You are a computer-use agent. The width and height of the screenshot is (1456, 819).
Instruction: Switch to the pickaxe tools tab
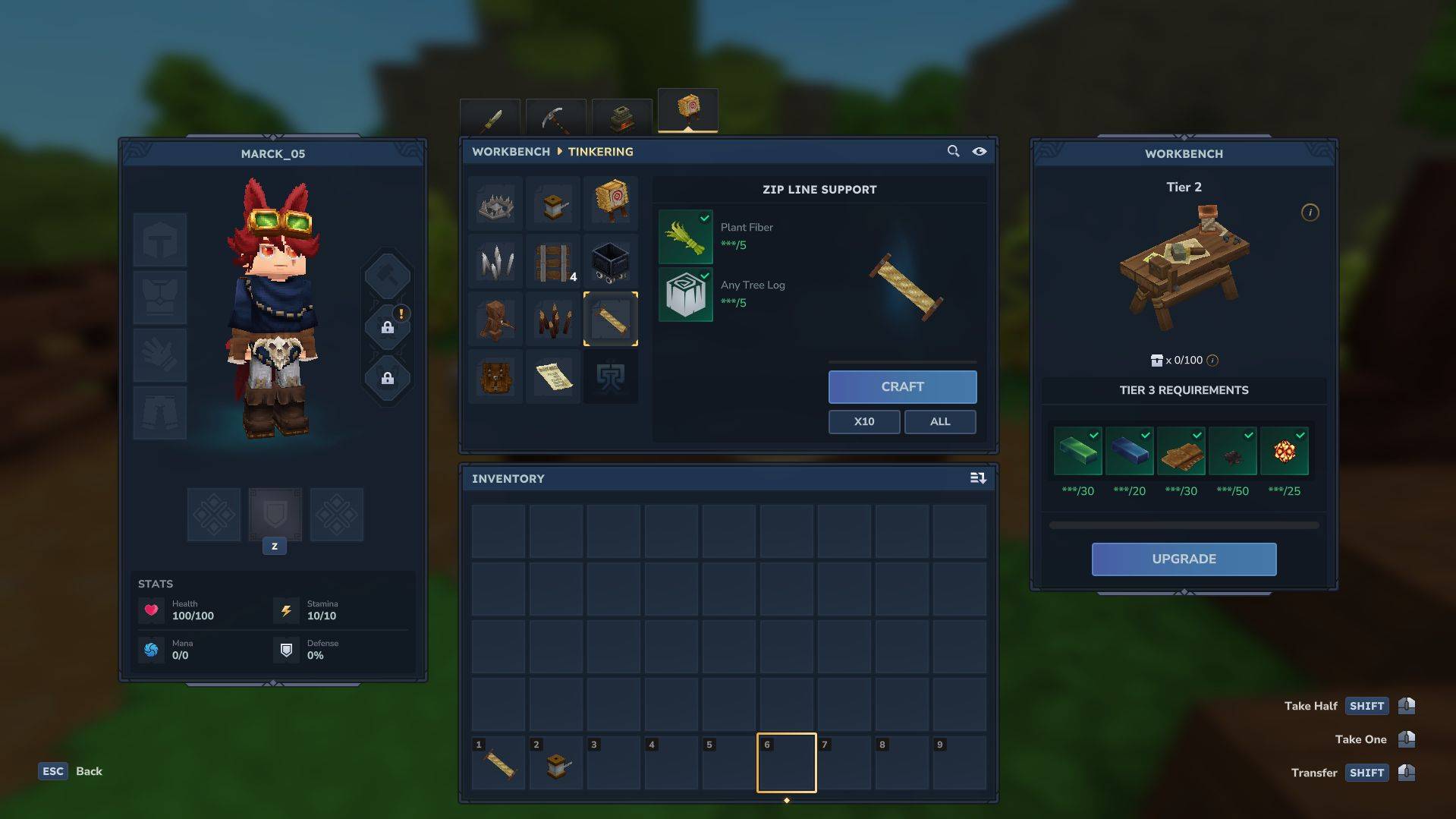point(555,119)
